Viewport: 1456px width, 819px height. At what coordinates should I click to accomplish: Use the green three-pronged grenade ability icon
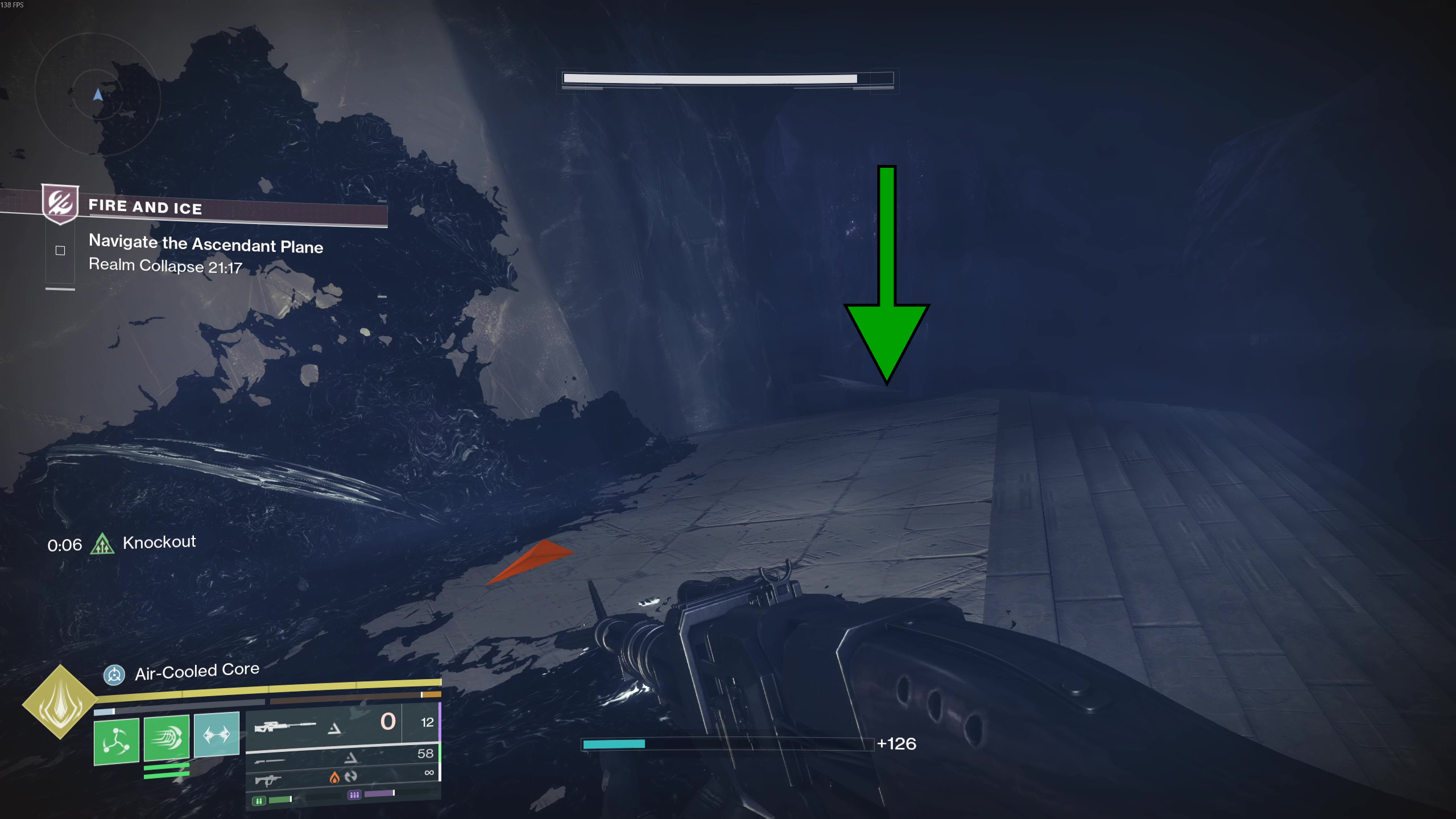[x=117, y=741]
